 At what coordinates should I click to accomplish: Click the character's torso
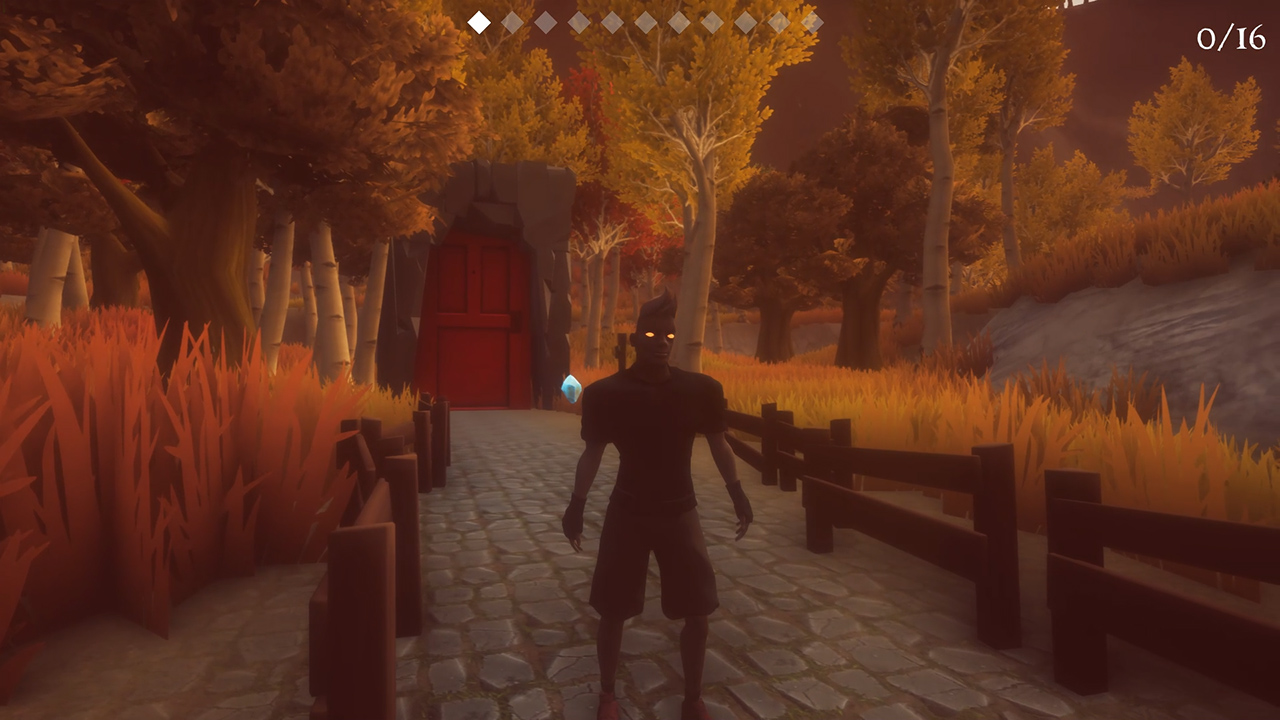click(x=655, y=450)
